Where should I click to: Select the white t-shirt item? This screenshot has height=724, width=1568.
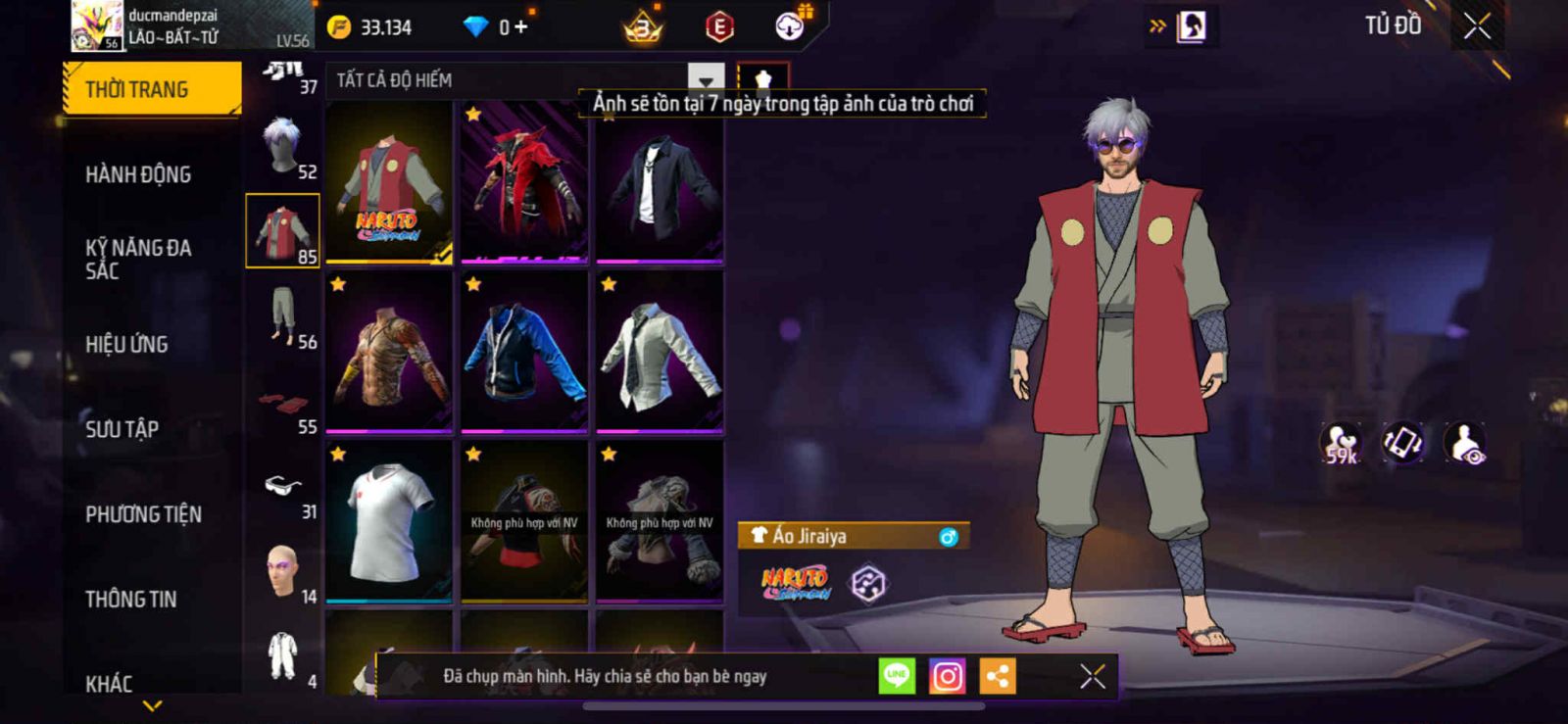(x=389, y=522)
